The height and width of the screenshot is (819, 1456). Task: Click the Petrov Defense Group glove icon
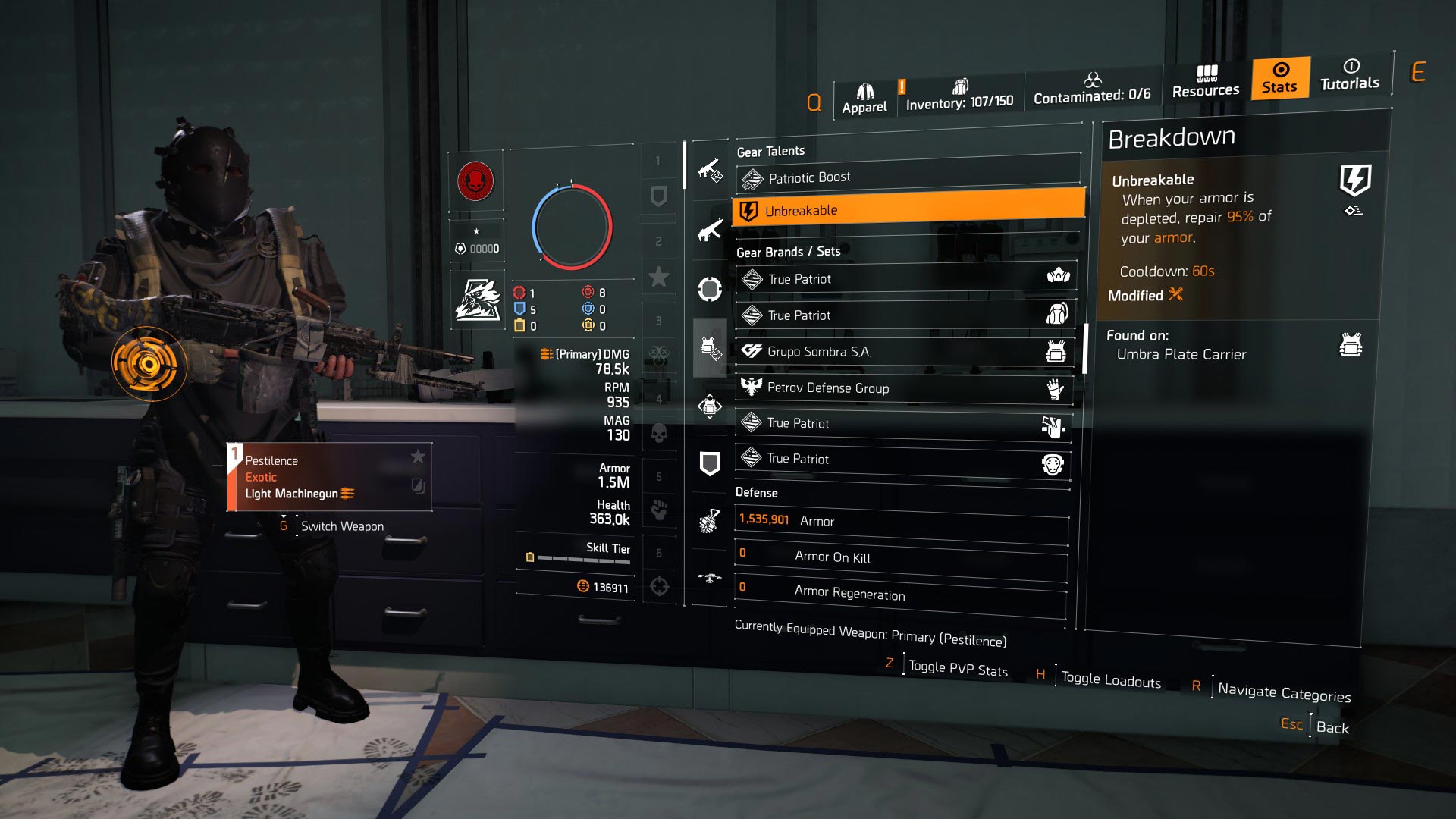pyautogui.click(x=1053, y=388)
